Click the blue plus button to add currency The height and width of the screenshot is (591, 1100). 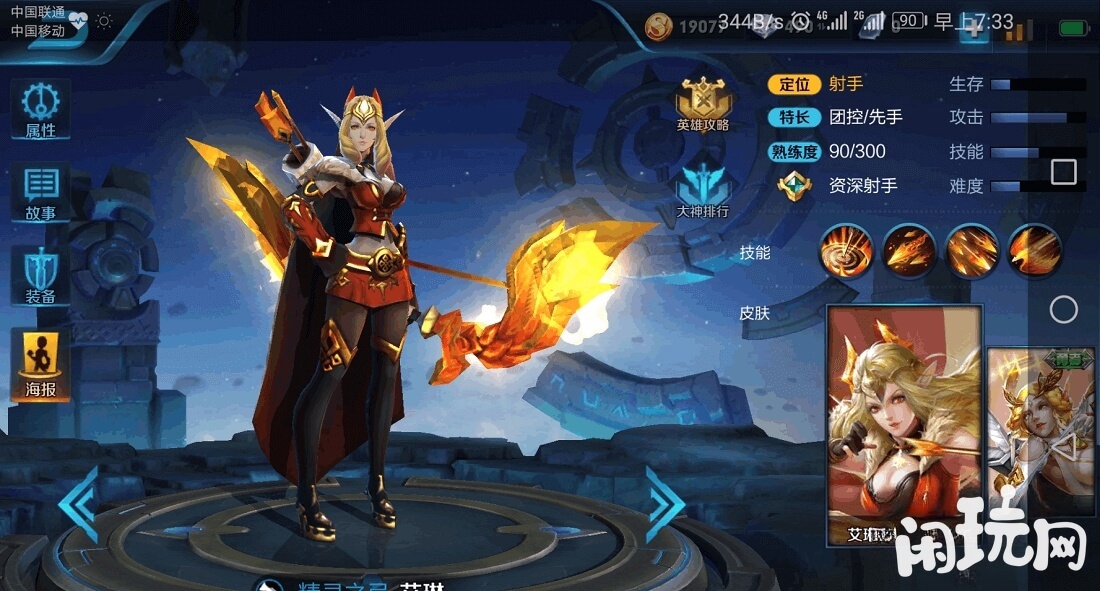point(972,30)
